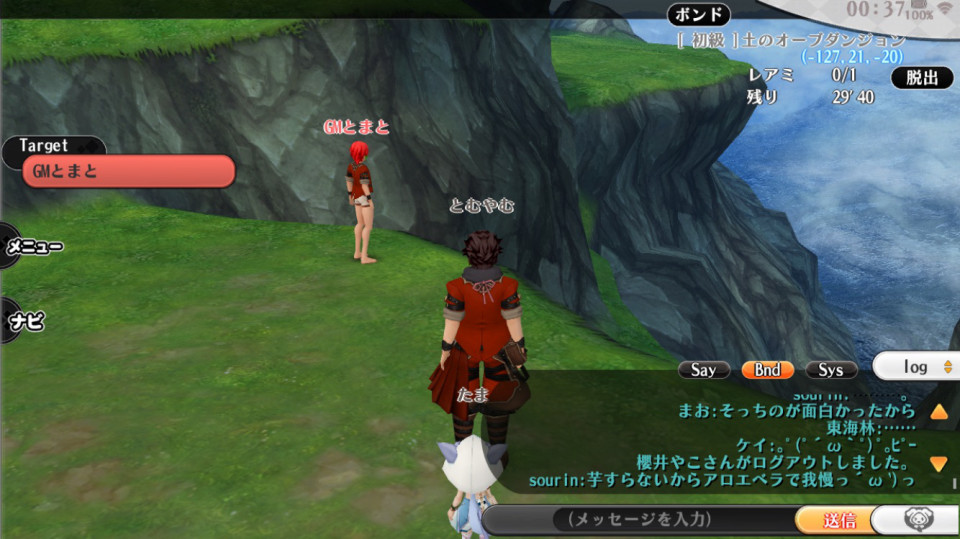Switch chat to the Sys channel
Screen dimensions: 960x539
[831, 370]
